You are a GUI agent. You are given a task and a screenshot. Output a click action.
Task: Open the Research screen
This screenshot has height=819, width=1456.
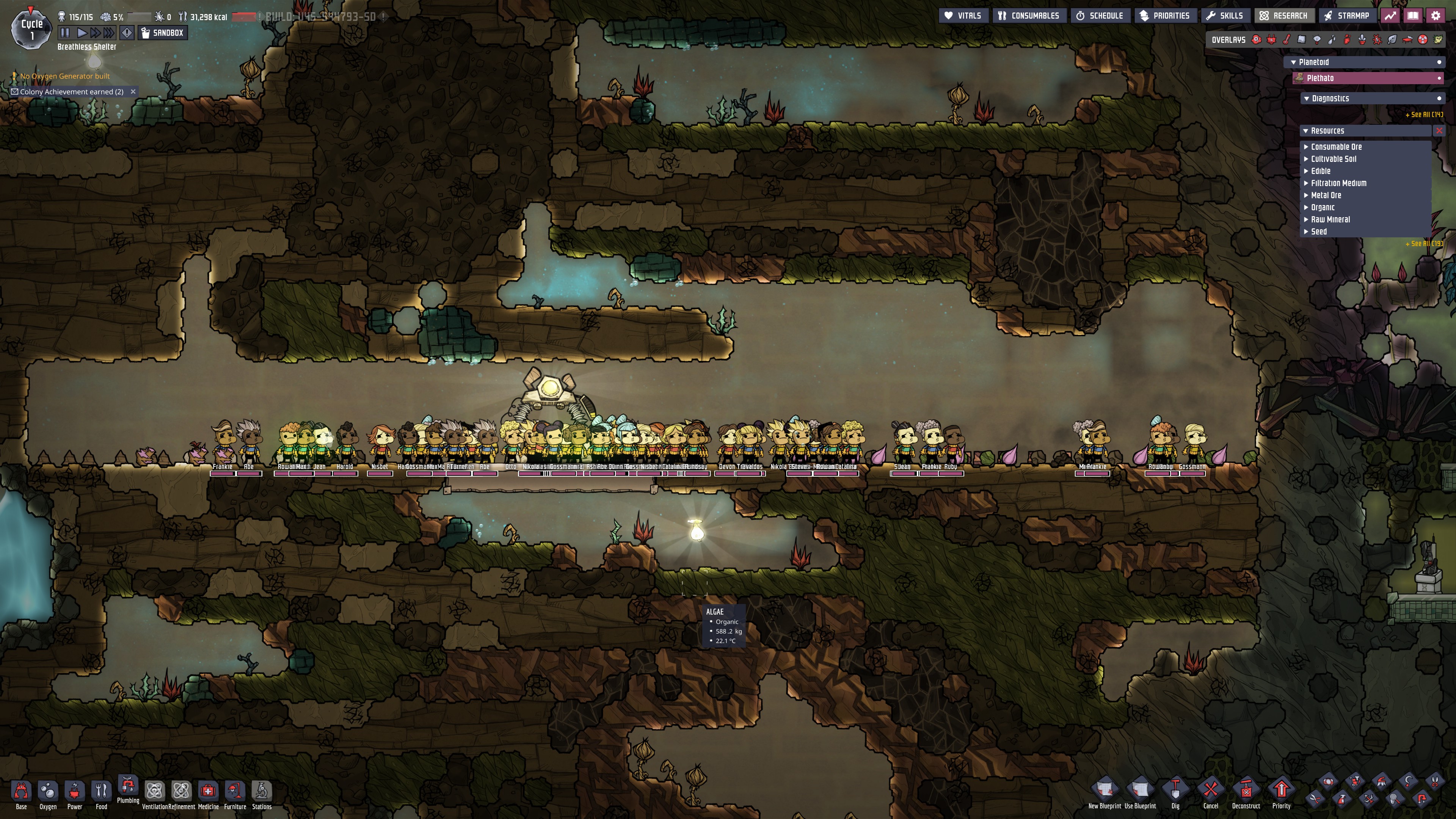(1283, 16)
